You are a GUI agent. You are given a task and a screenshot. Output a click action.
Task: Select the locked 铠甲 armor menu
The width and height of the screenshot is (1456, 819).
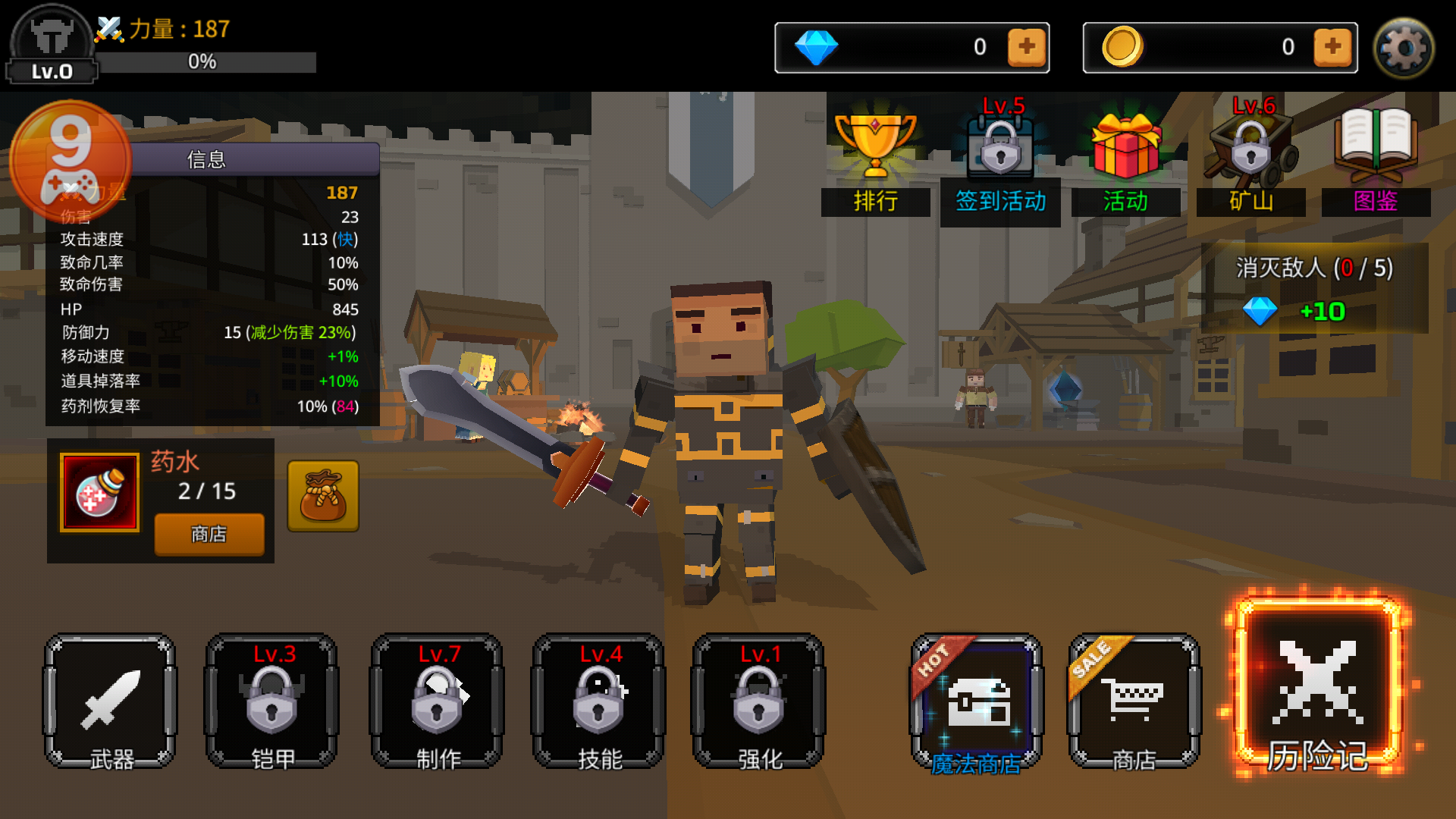click(272, 701)
